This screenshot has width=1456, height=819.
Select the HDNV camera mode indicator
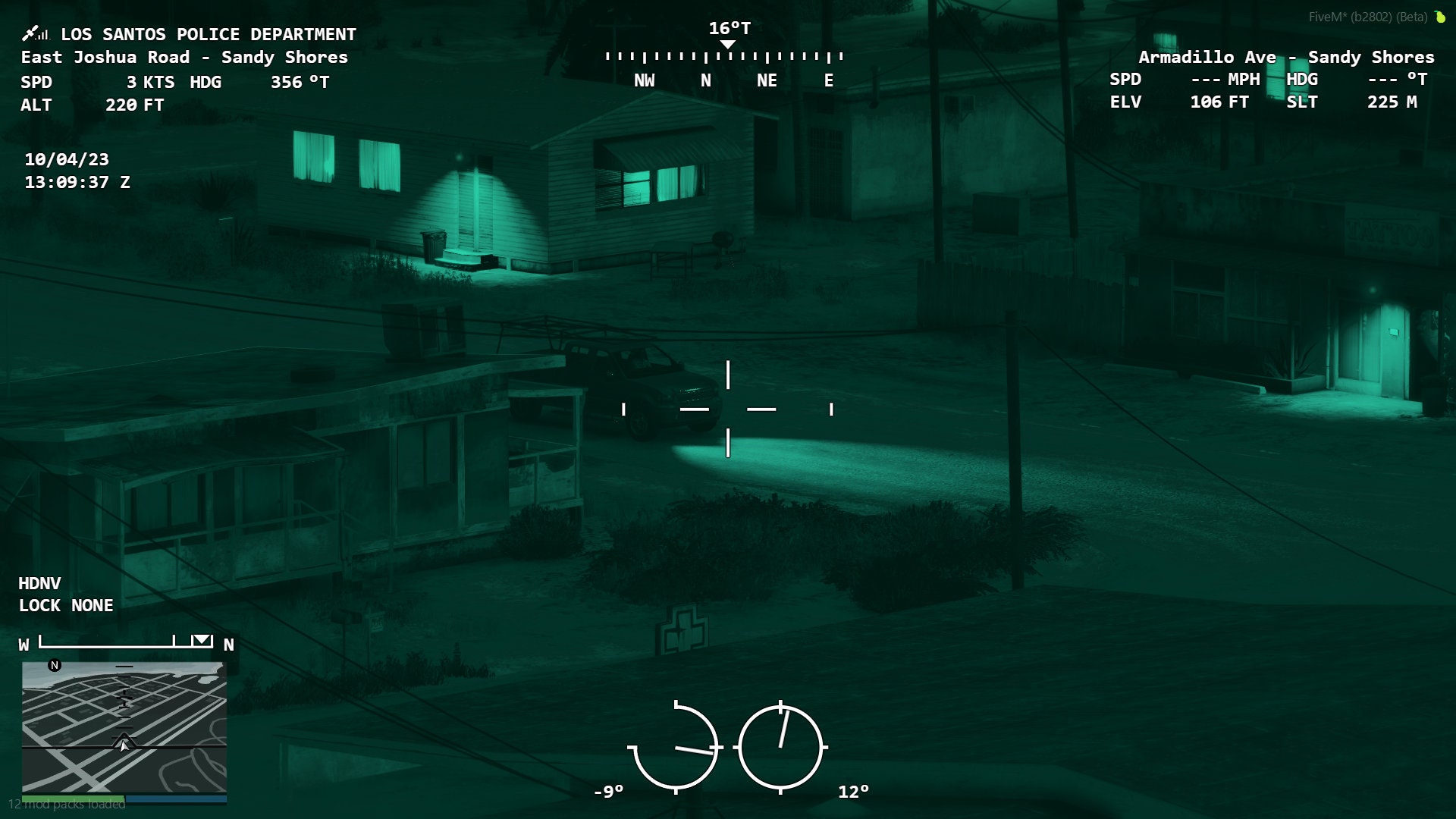[39, 583]
